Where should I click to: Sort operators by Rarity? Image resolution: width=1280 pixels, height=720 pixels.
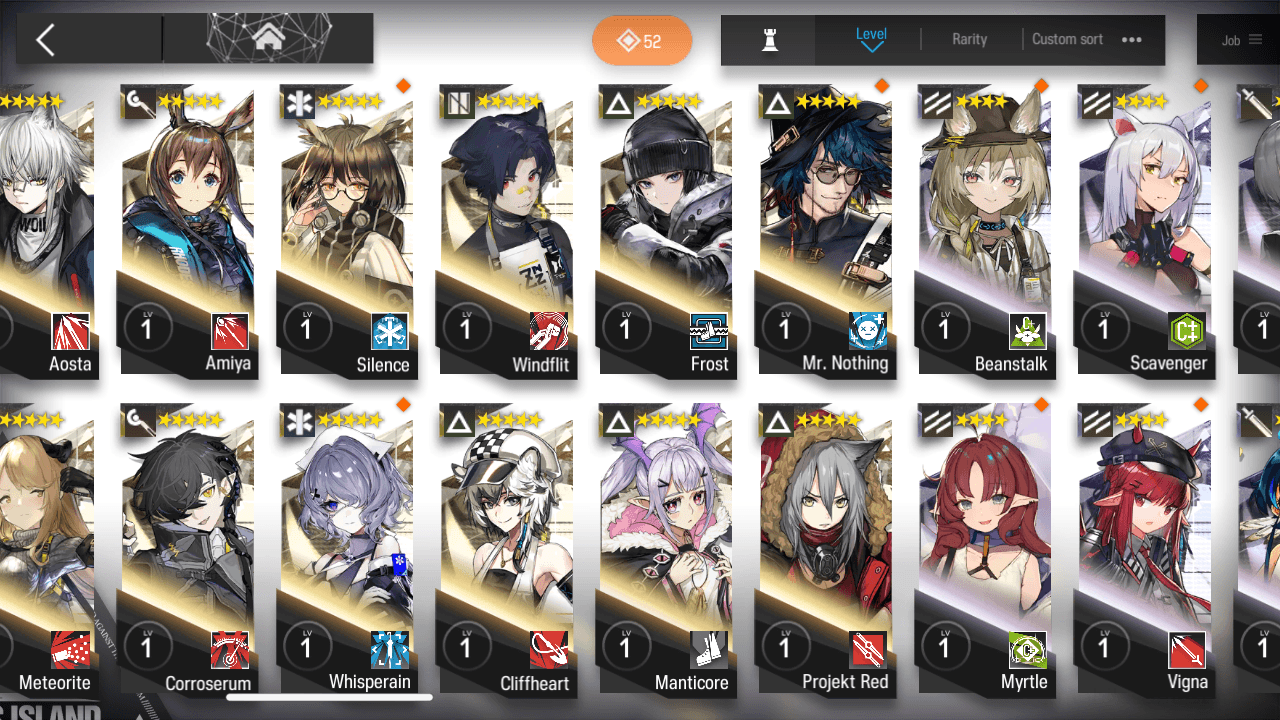[969, 39]
